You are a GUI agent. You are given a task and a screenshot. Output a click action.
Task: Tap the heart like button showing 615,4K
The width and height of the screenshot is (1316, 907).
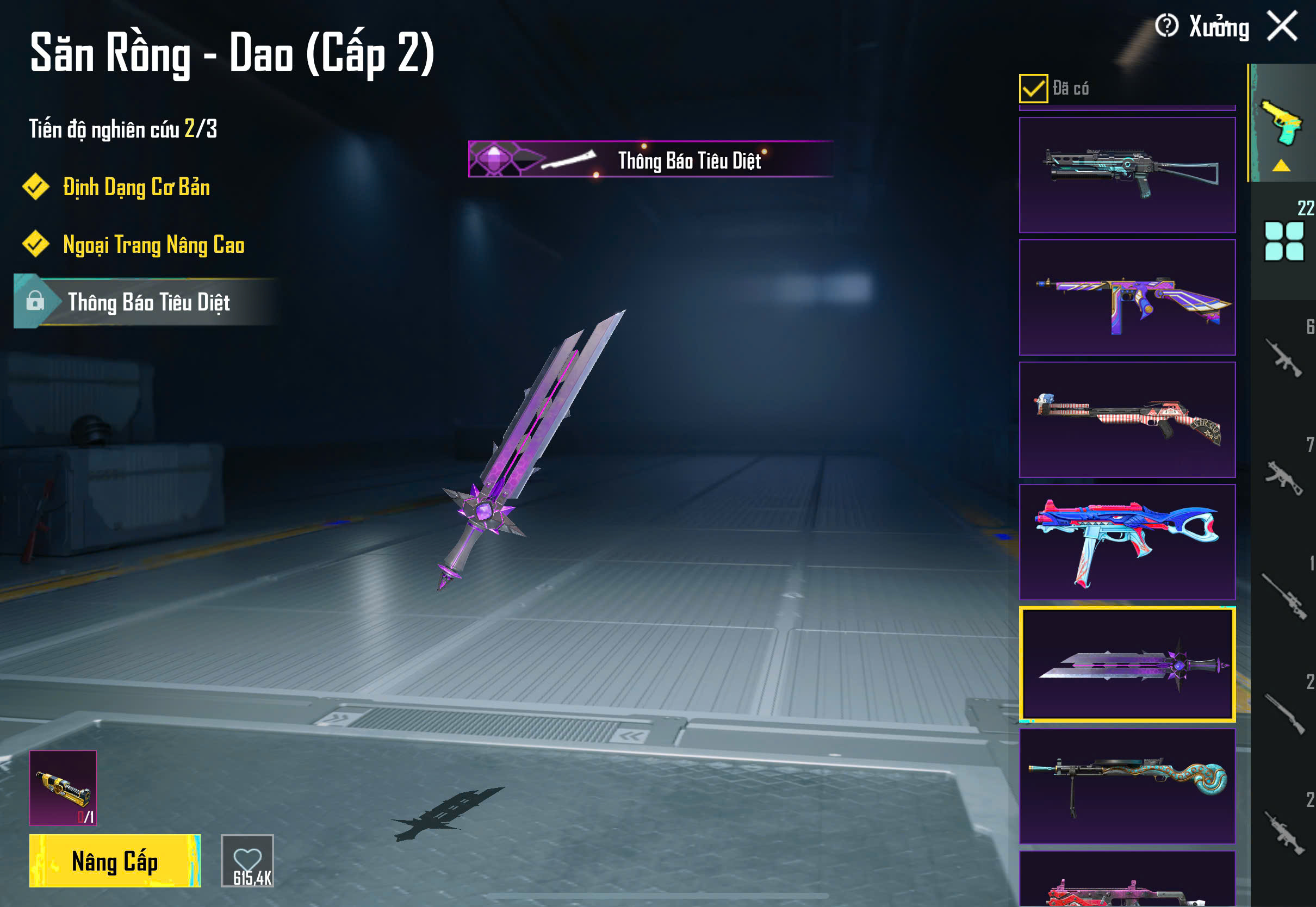[x=247, y=860]
